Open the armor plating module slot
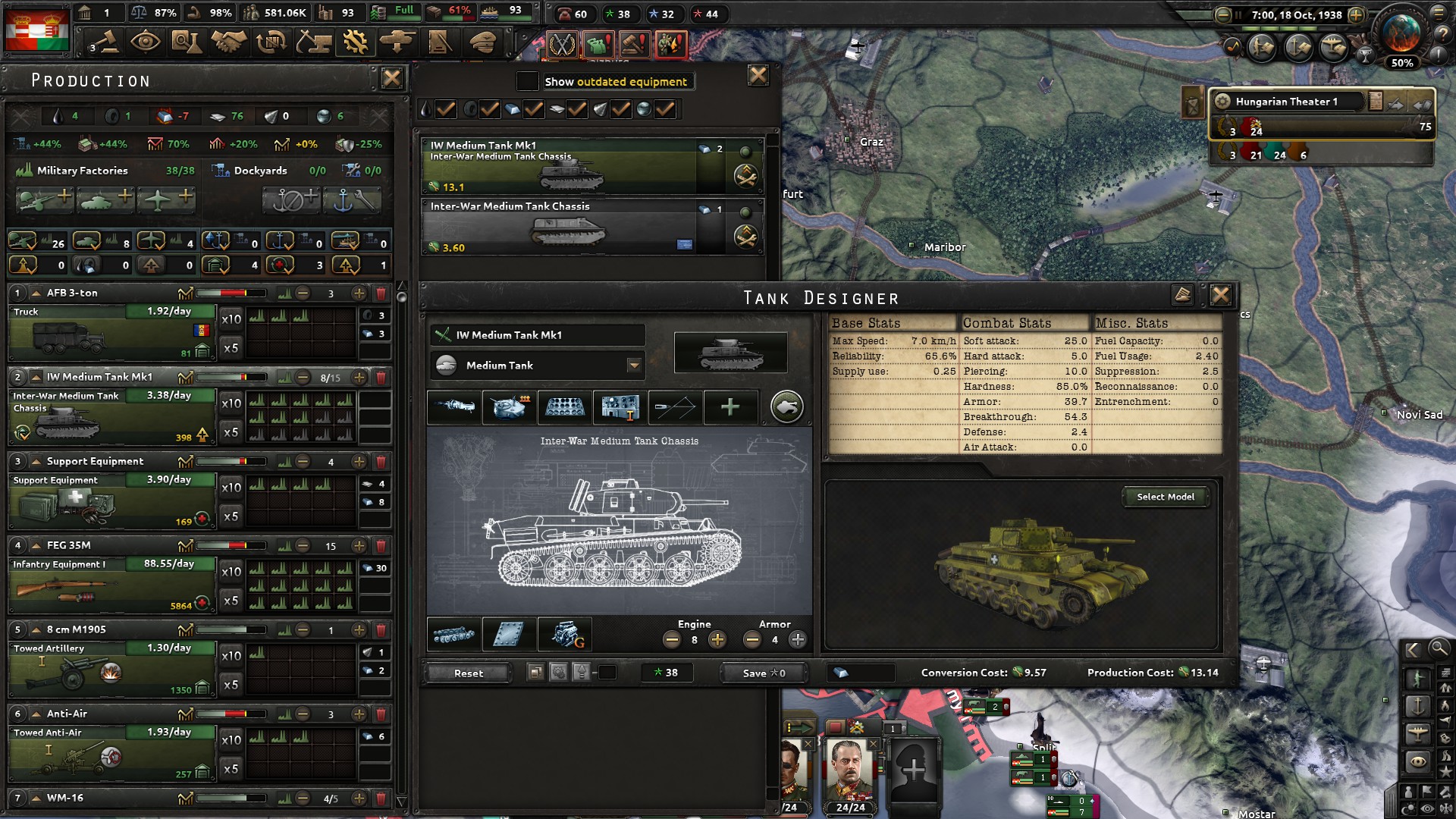This screenshot has width=1456, height=819. [509, 635]
